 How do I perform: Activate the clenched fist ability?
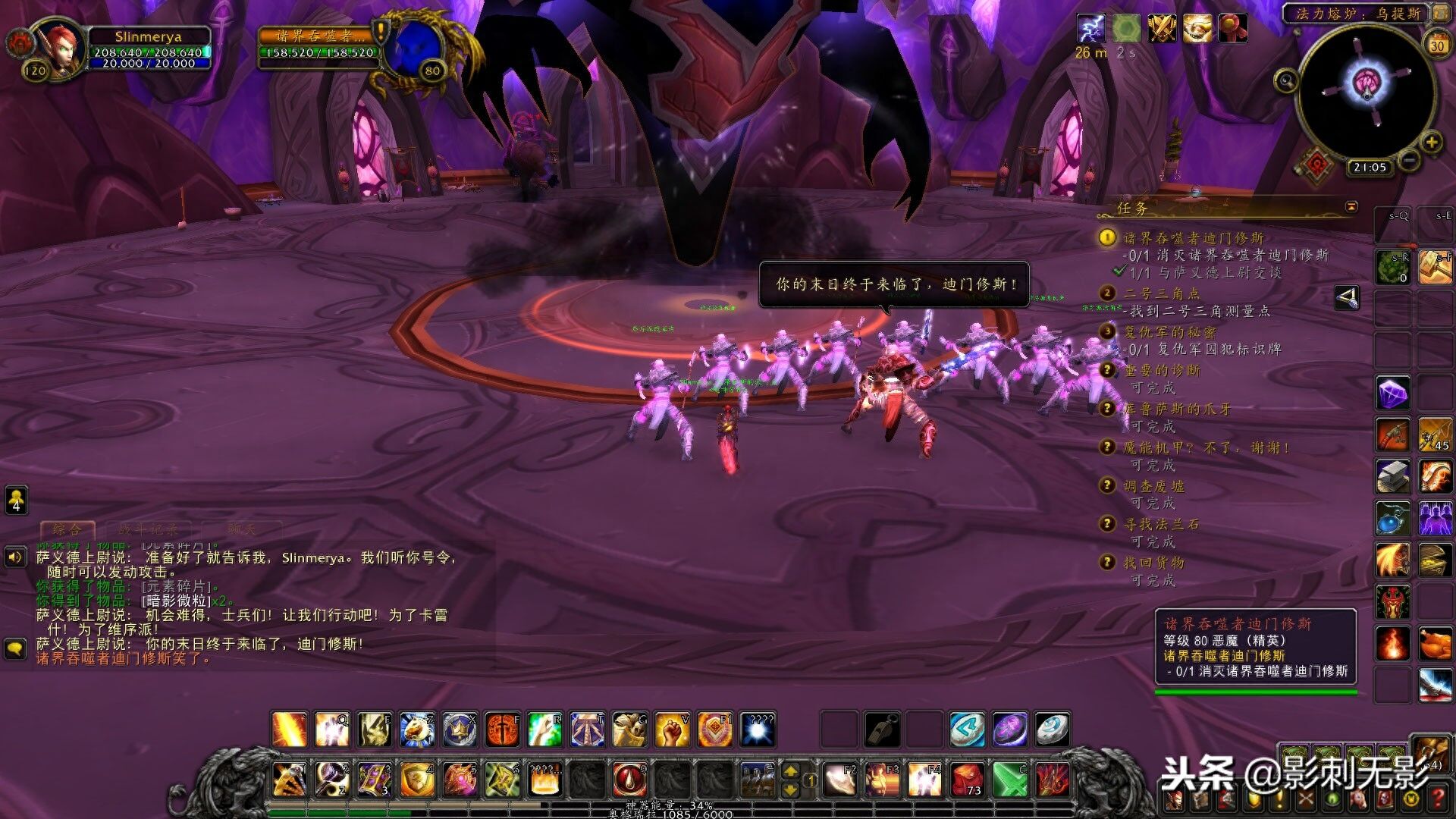coord(672,730)
